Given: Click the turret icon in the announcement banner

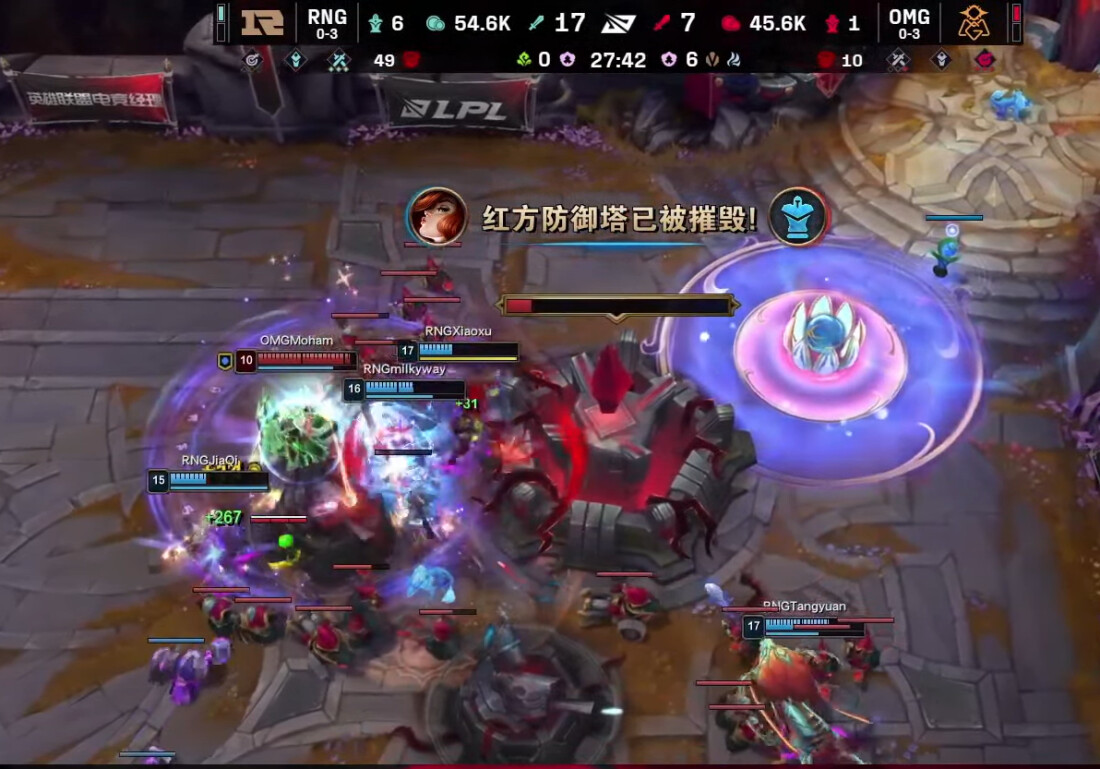Looking at the screenshot, I should (x=797, y=216).
